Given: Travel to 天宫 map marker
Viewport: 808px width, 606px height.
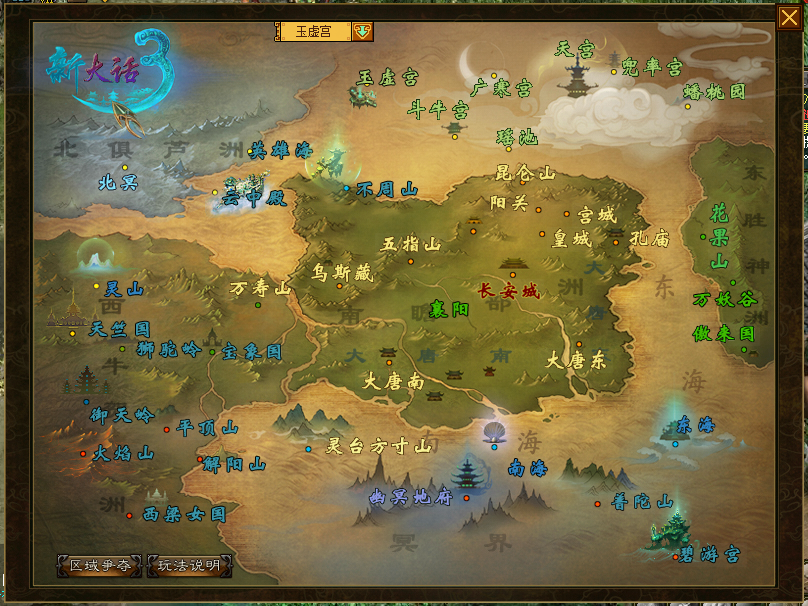Looking at the screenshot, I should tap(575, 48).
